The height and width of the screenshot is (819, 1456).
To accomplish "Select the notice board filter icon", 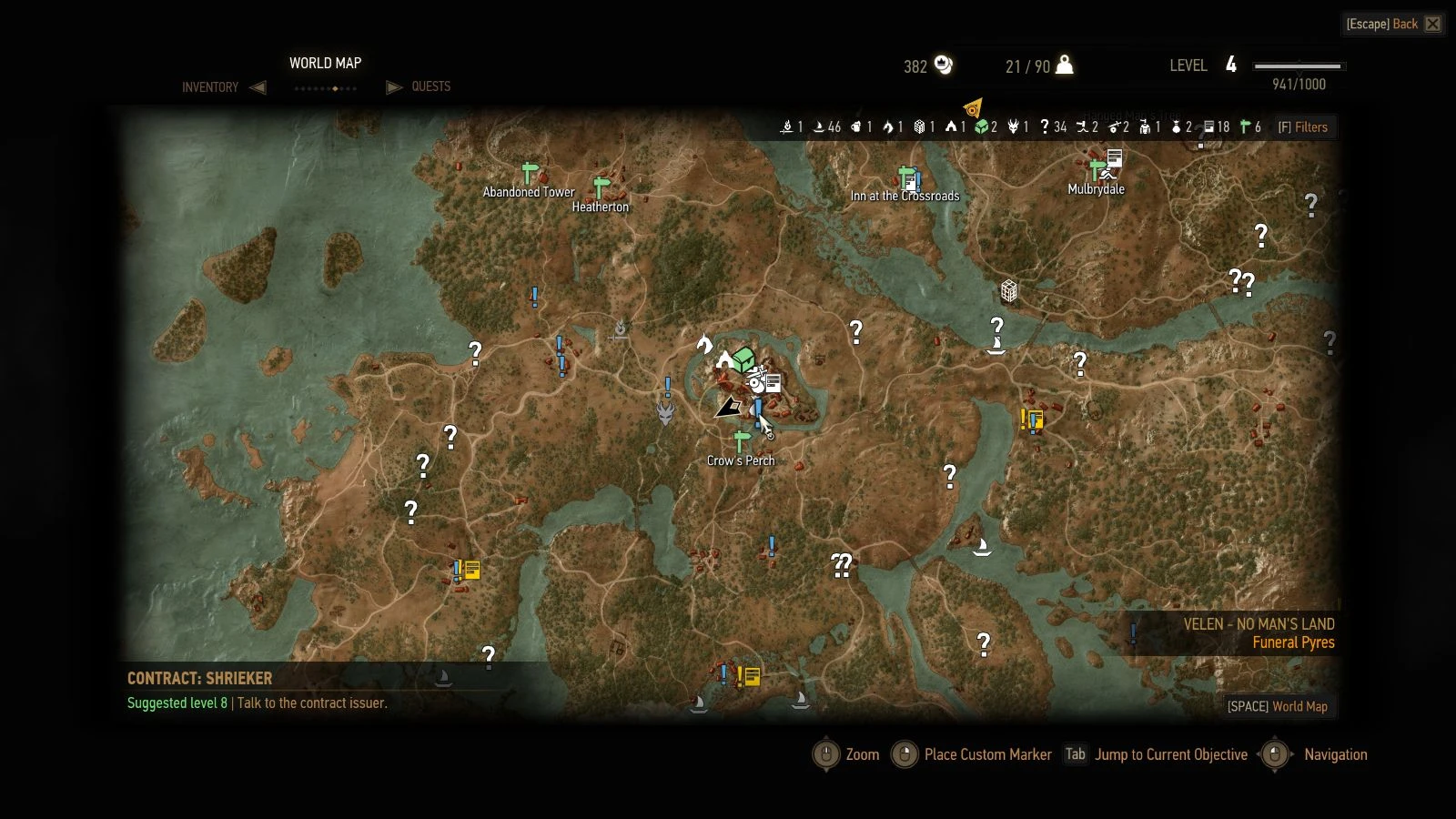I will 1210,127.
